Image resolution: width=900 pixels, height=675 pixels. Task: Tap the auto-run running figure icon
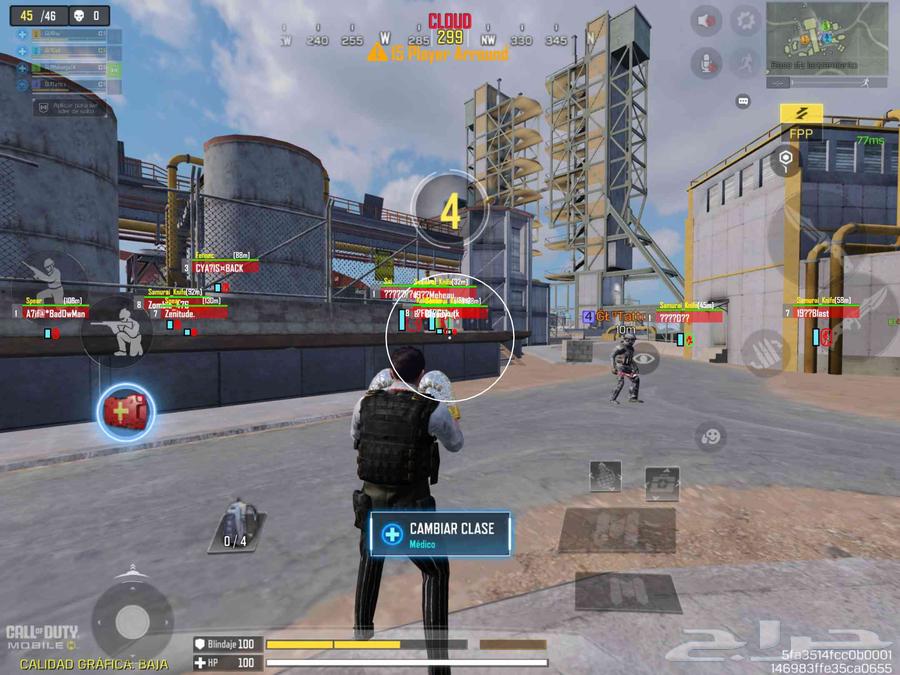tap(745, 62)
